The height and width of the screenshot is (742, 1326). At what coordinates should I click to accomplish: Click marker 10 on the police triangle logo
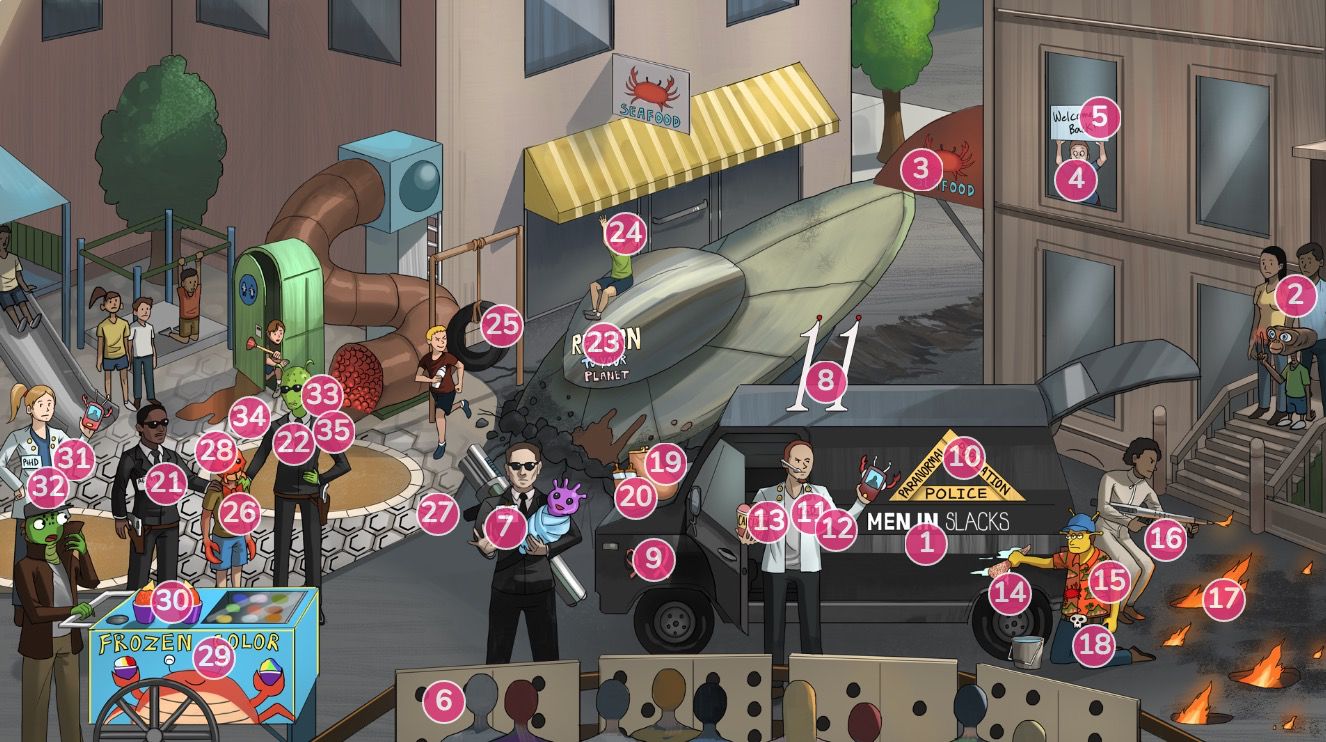point(964,457)
